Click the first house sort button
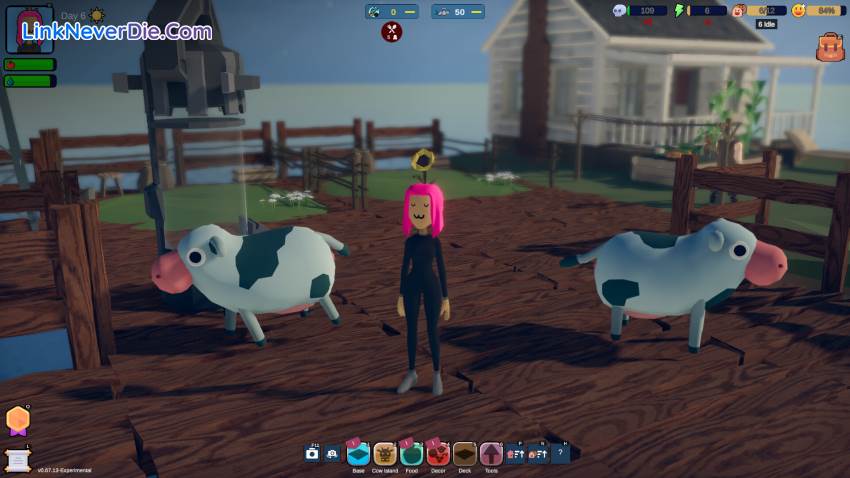The image size is (850, 478). pos(515,454)
